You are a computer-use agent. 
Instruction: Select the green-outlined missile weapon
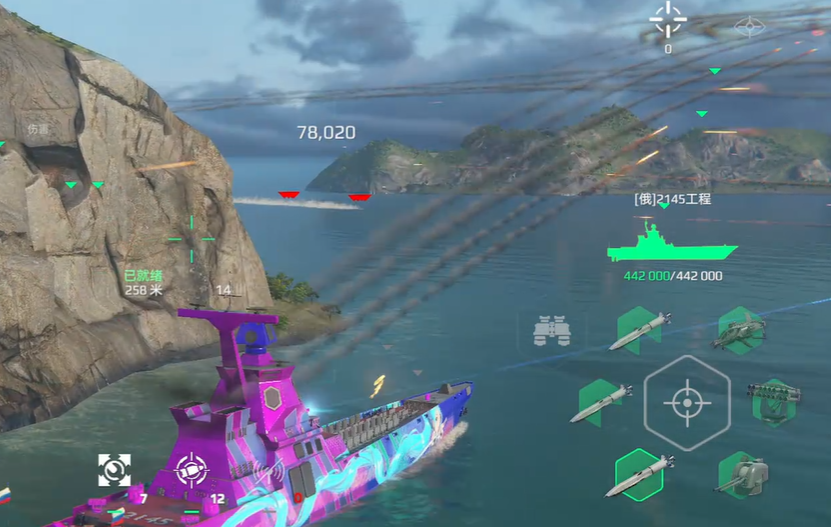click(639, 473)
